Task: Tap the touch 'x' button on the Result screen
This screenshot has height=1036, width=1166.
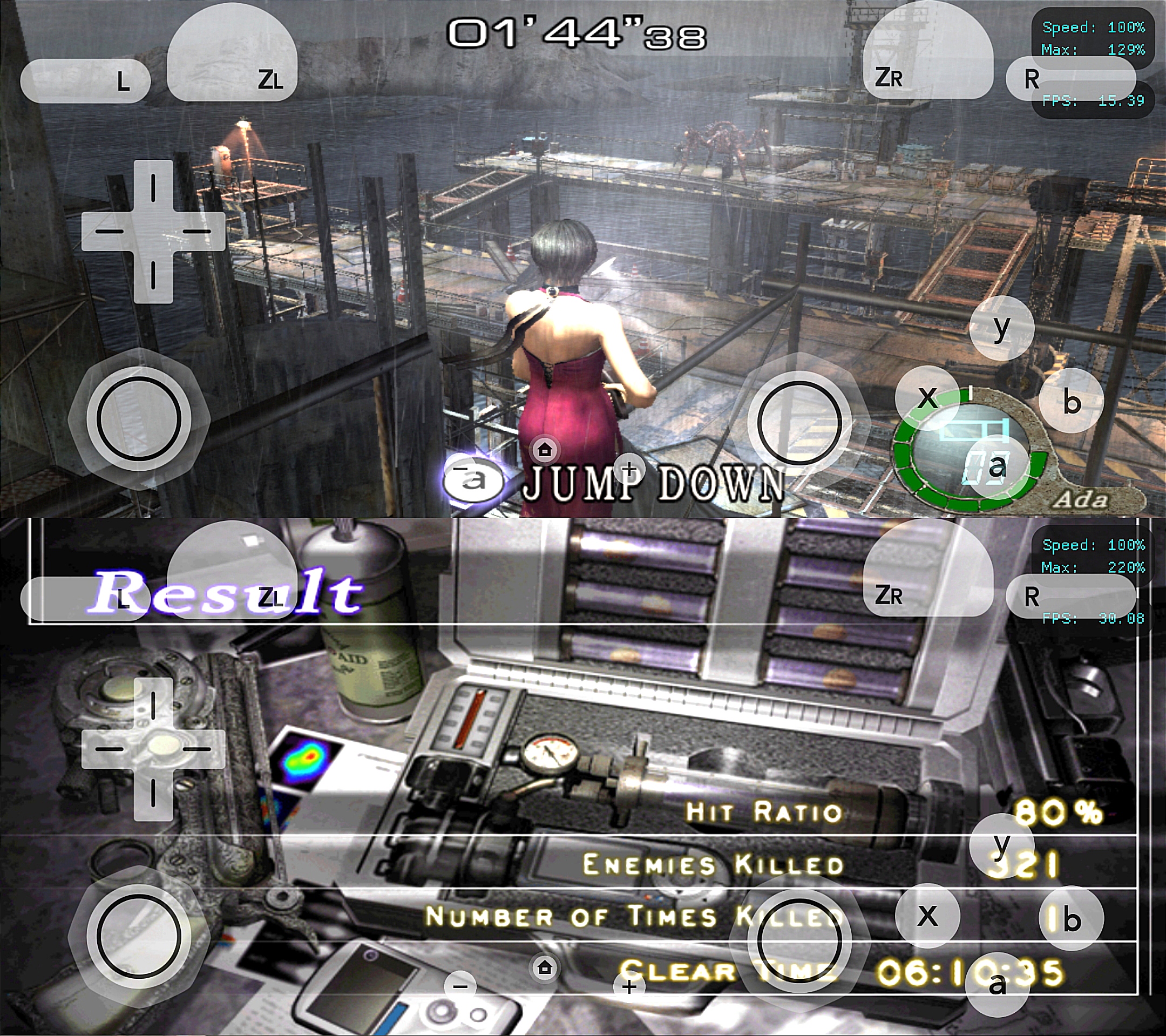Action: 927,916
